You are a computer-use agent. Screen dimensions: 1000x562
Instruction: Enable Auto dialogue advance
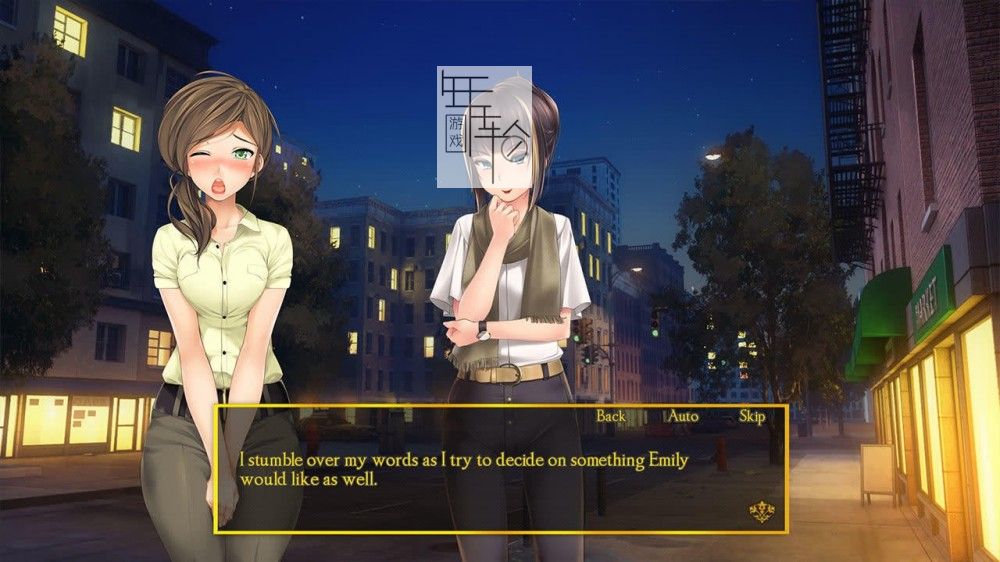pos(683,416)
